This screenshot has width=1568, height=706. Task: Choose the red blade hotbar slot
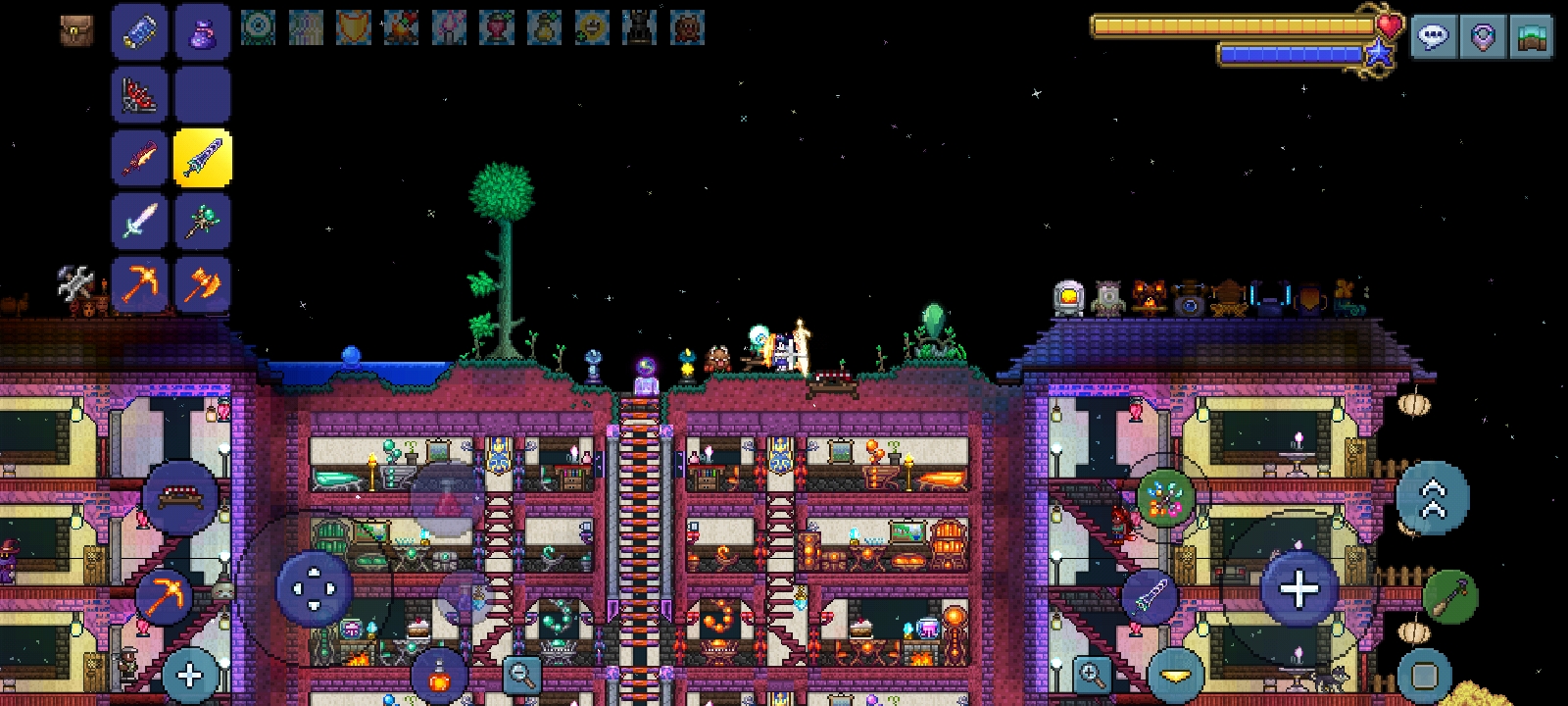(139, 158)
